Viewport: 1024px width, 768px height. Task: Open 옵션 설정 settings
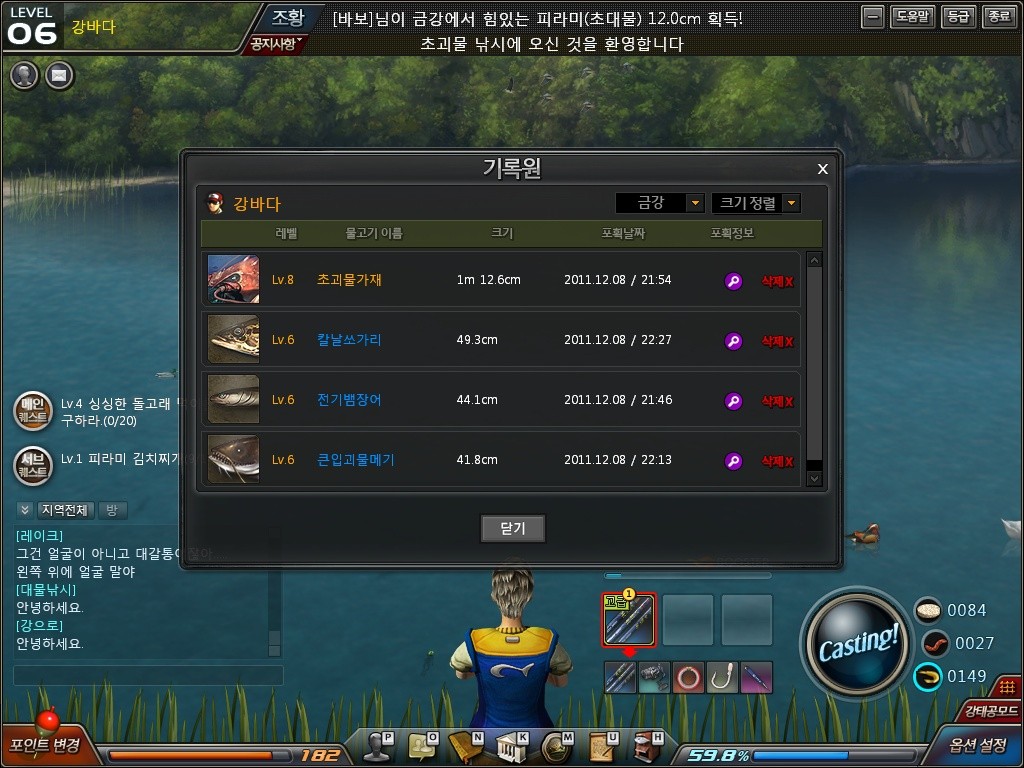(x=978, y=745)
